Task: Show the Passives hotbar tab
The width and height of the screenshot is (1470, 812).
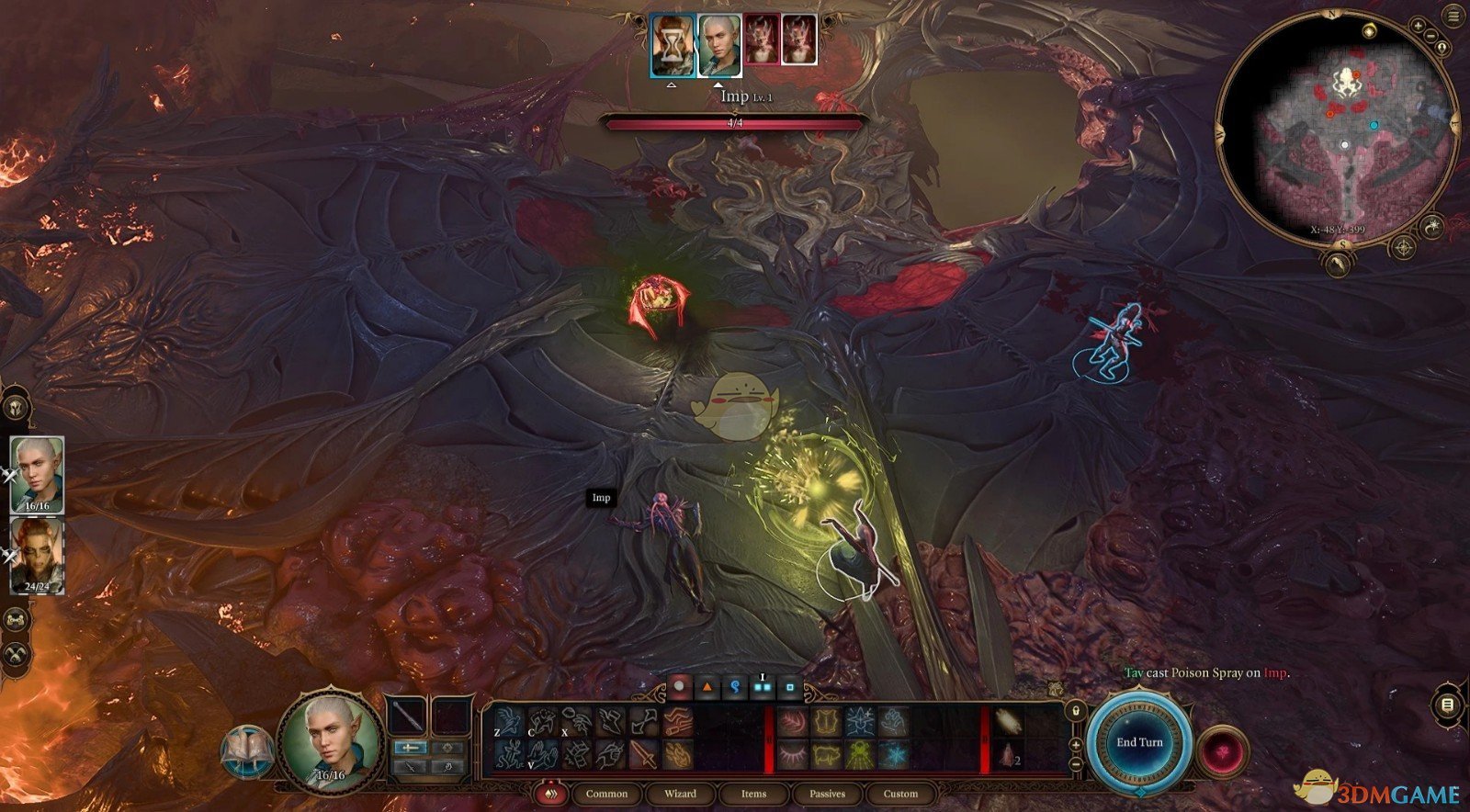Action: coord(827,794)
